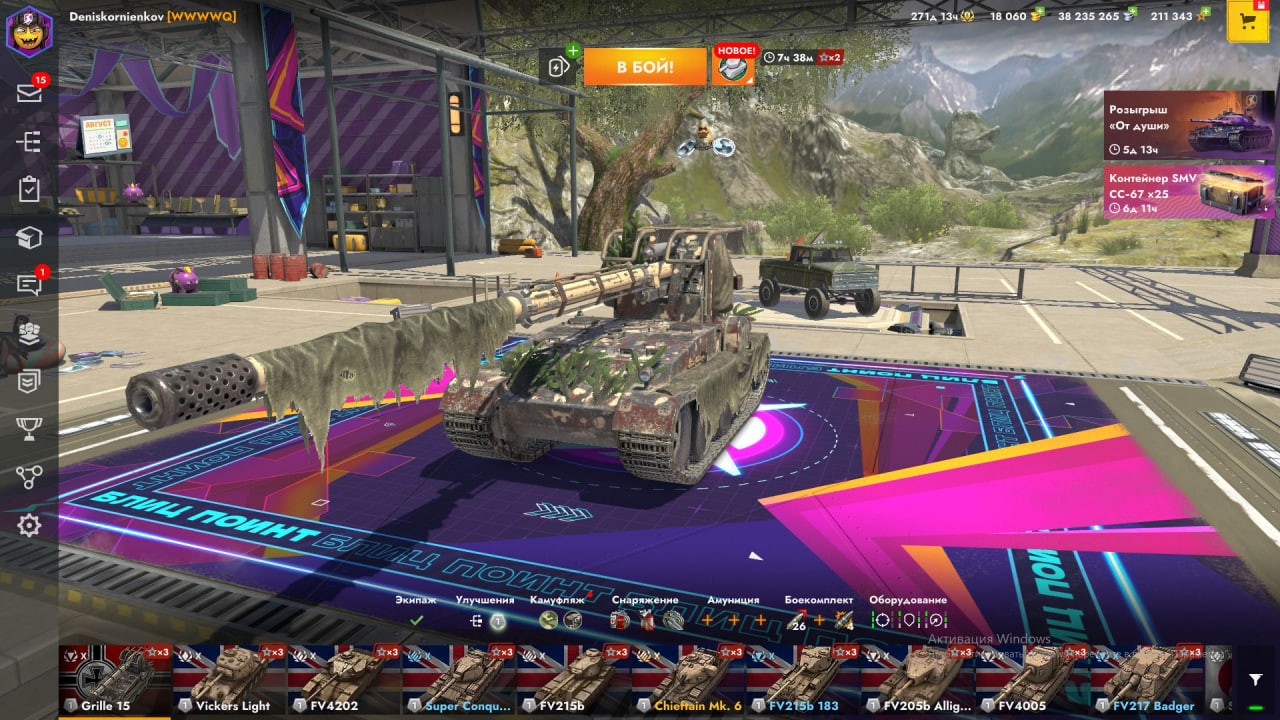Open the clipboard missions icon
The width and height of the screenshot is (1280, 720).
pyautogui.click(x=29, y=189)
